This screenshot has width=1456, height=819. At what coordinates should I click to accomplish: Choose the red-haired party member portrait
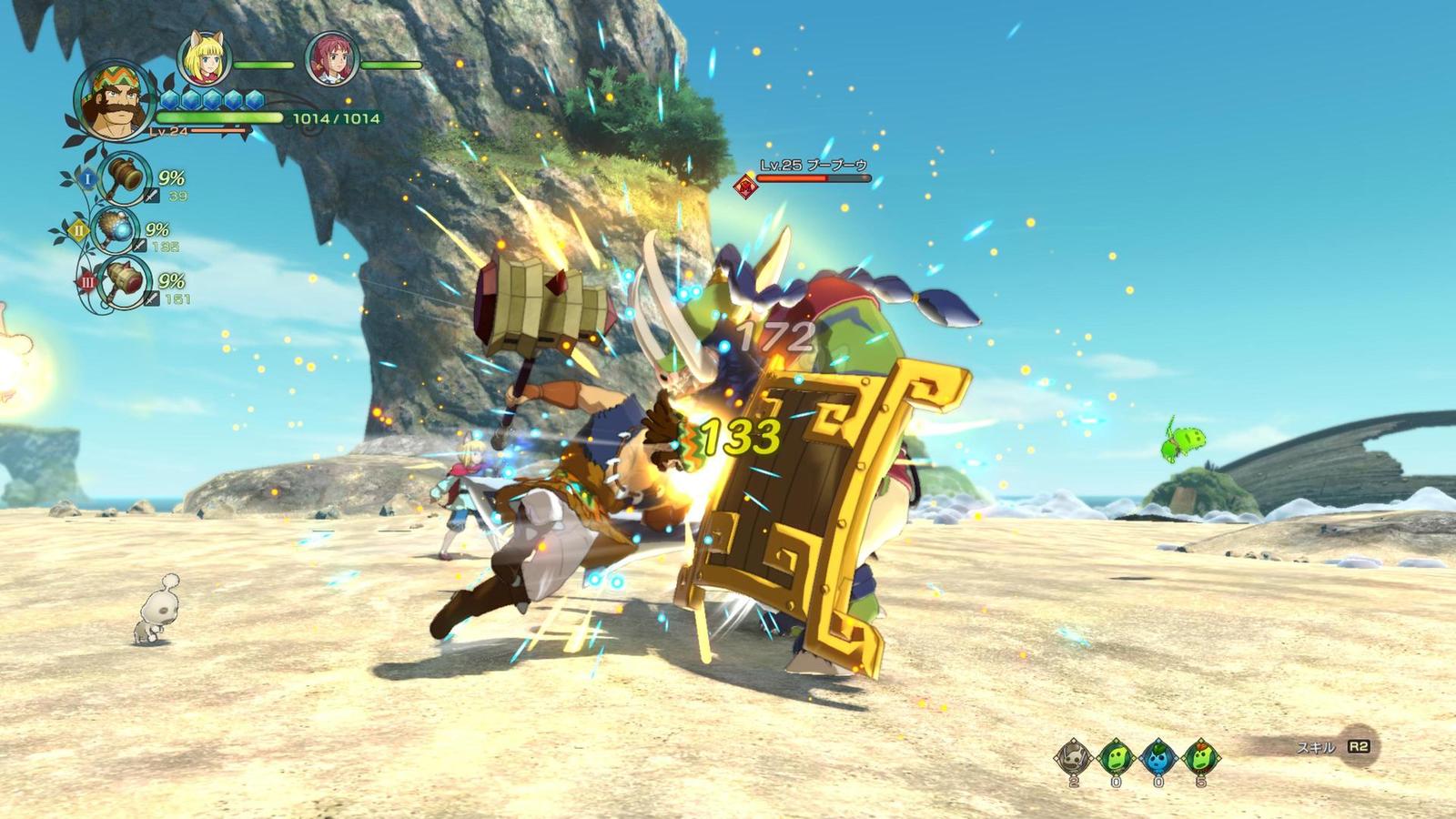click(x=331, y=59)
